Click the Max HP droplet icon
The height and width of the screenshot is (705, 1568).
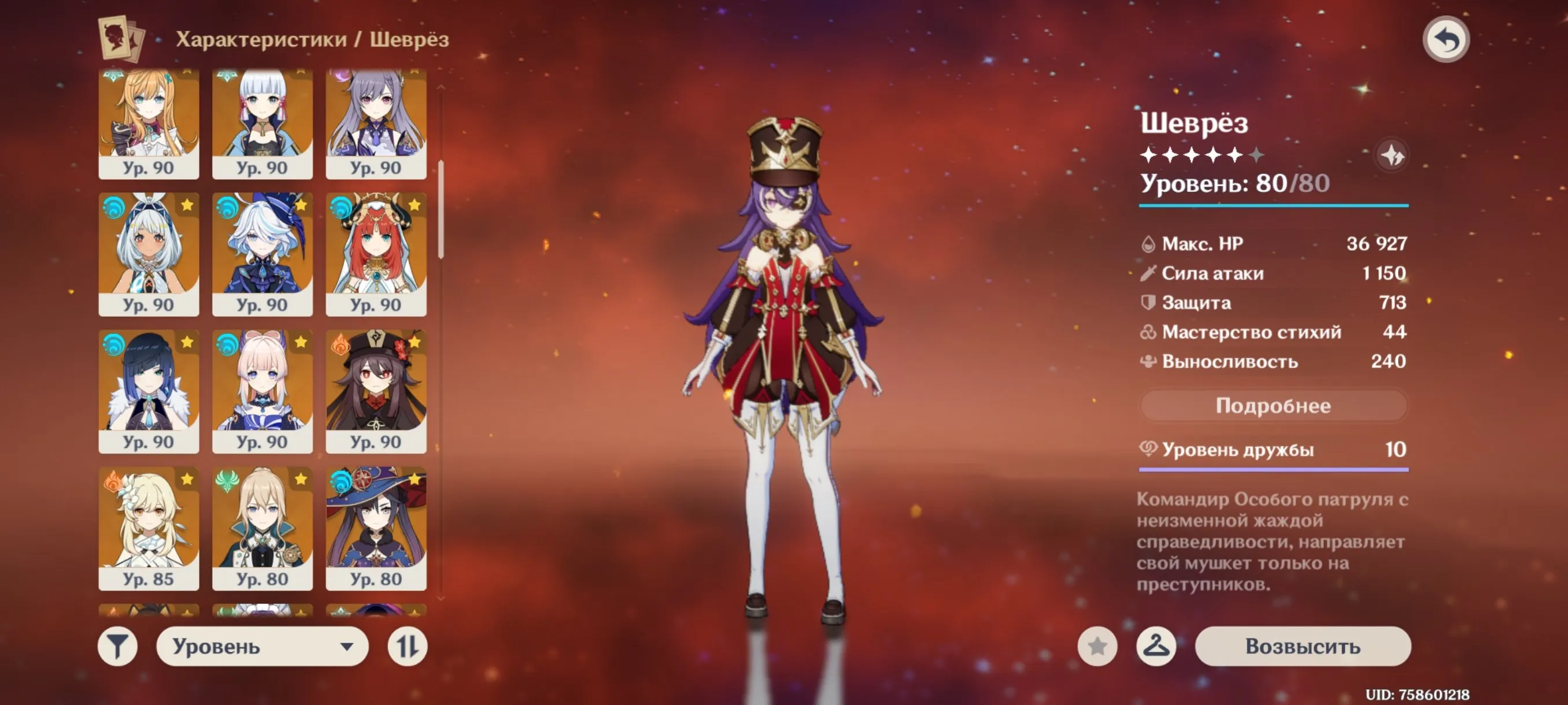coord(1149,243)
